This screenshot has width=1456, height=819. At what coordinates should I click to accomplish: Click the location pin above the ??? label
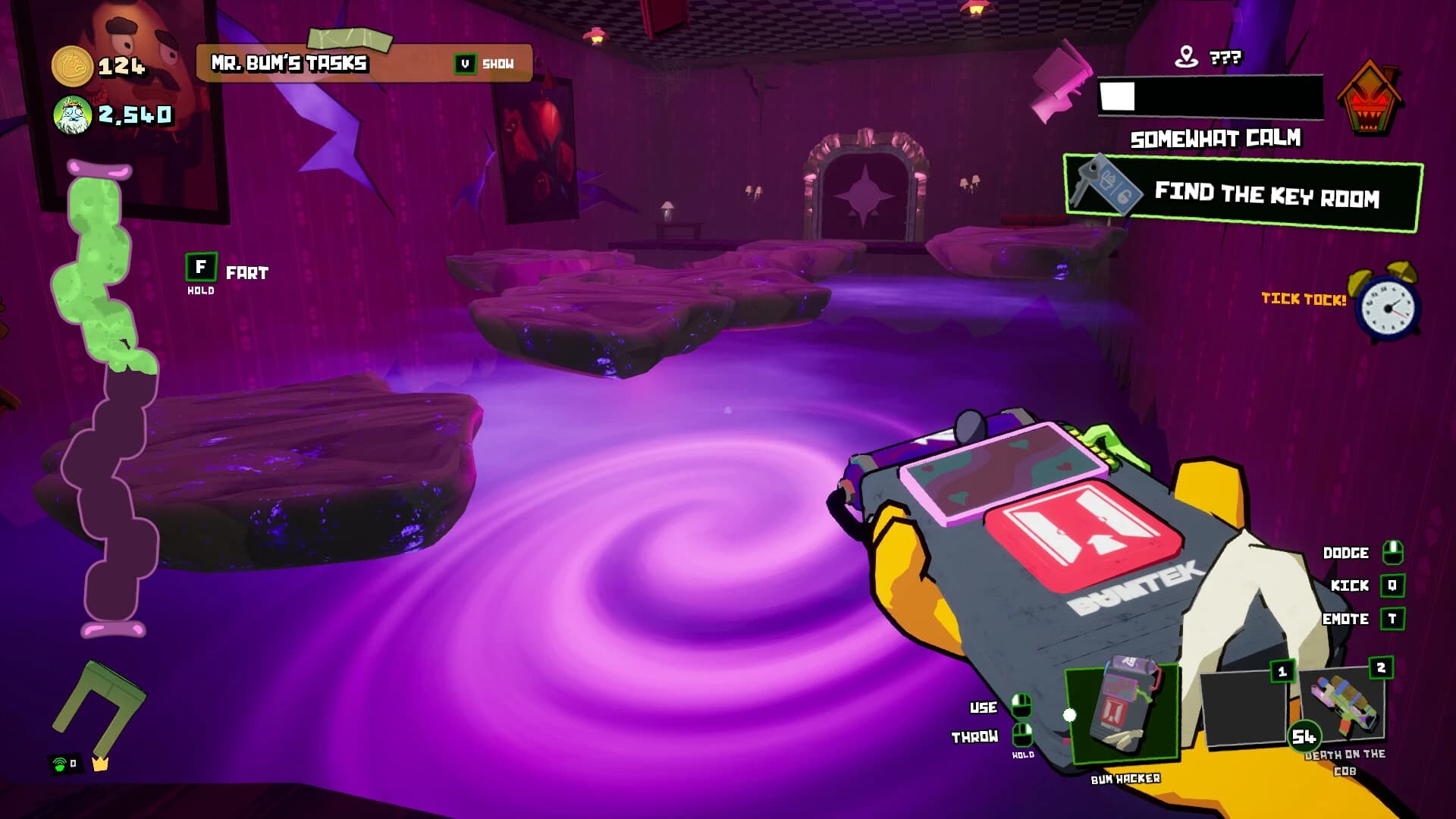click(1186, 55)
